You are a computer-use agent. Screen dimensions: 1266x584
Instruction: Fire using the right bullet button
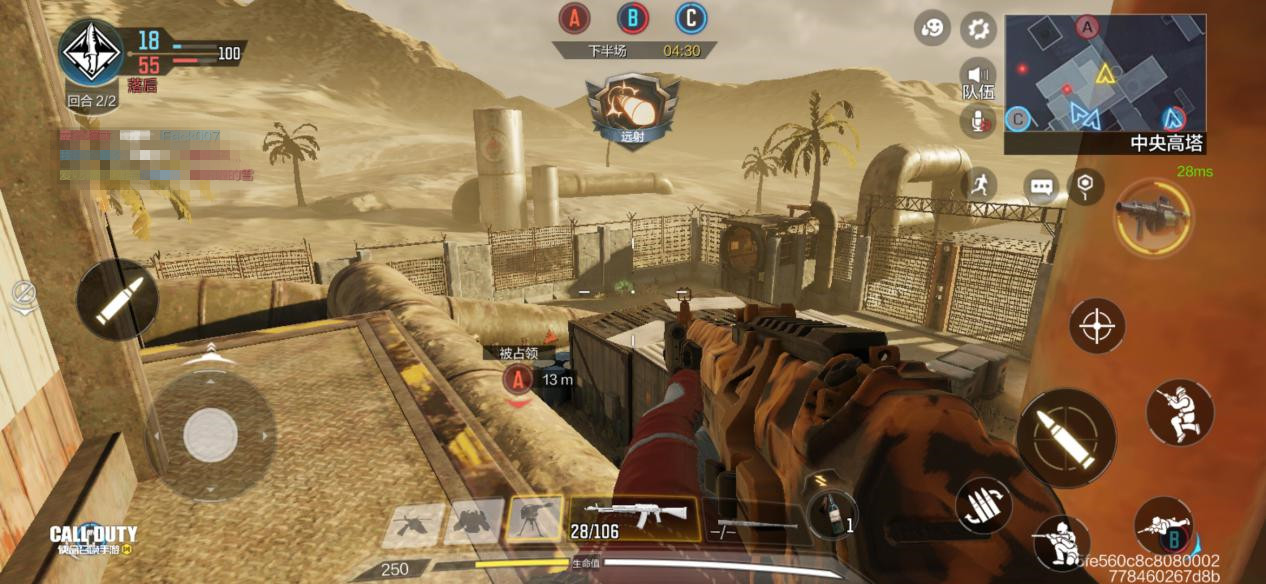[1066, 437]
